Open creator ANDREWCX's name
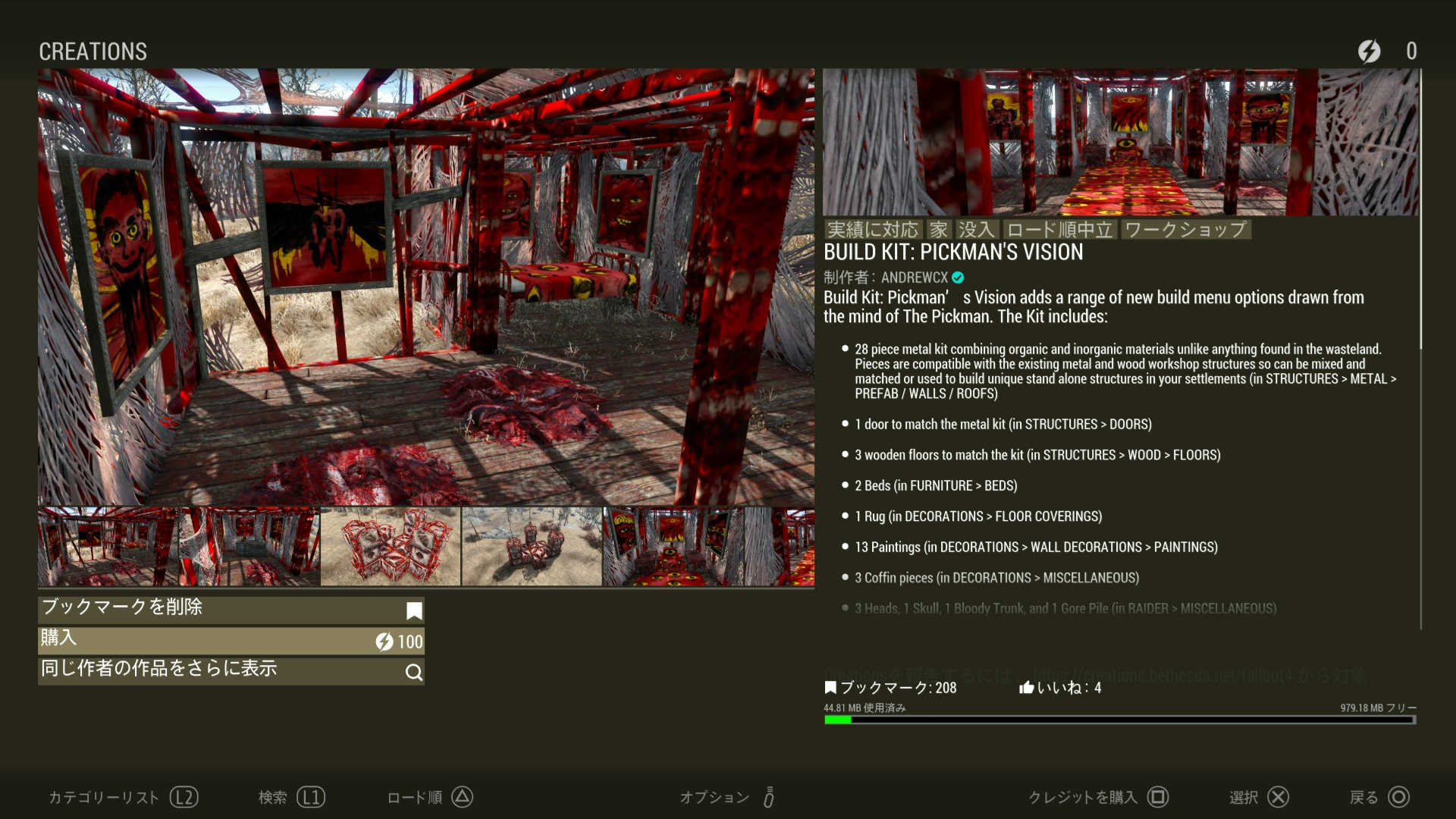 click(914, 278)
